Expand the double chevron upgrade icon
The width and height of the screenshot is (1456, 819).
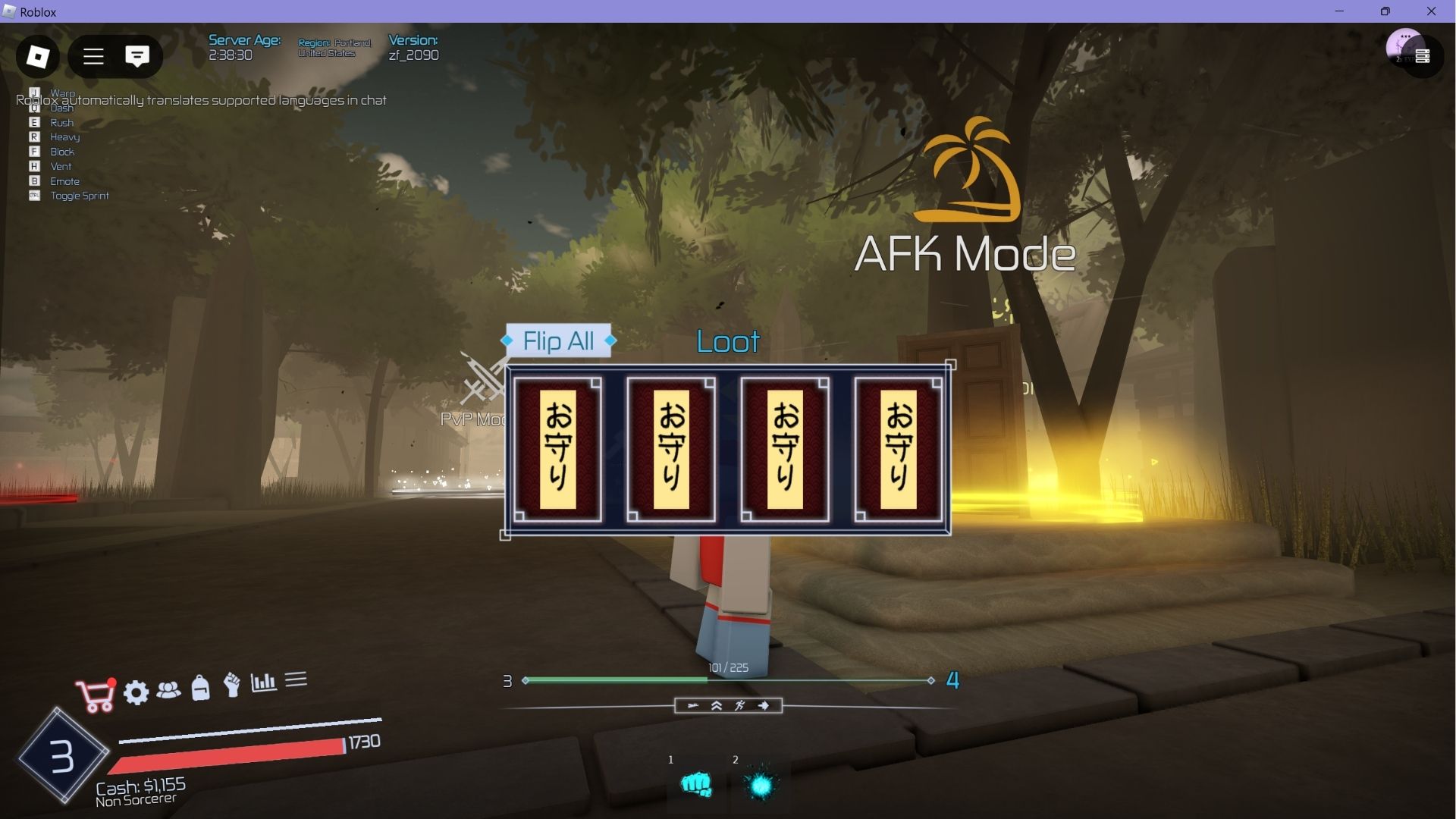tap(715, 705)
